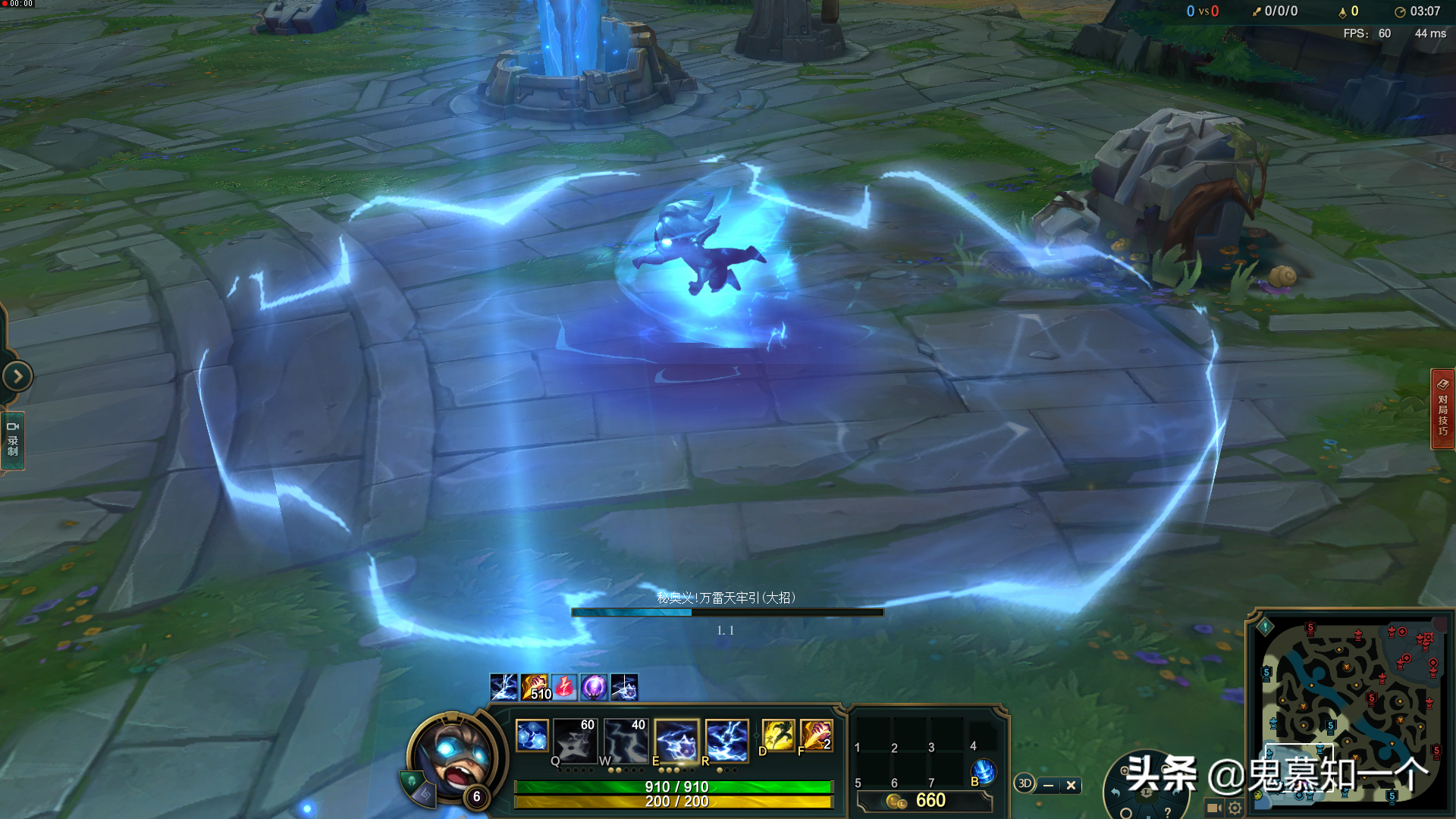This screenshot has height=819, width=1456.
Task: Select Kennen's passive ability icon
Action: pos(532,736)
